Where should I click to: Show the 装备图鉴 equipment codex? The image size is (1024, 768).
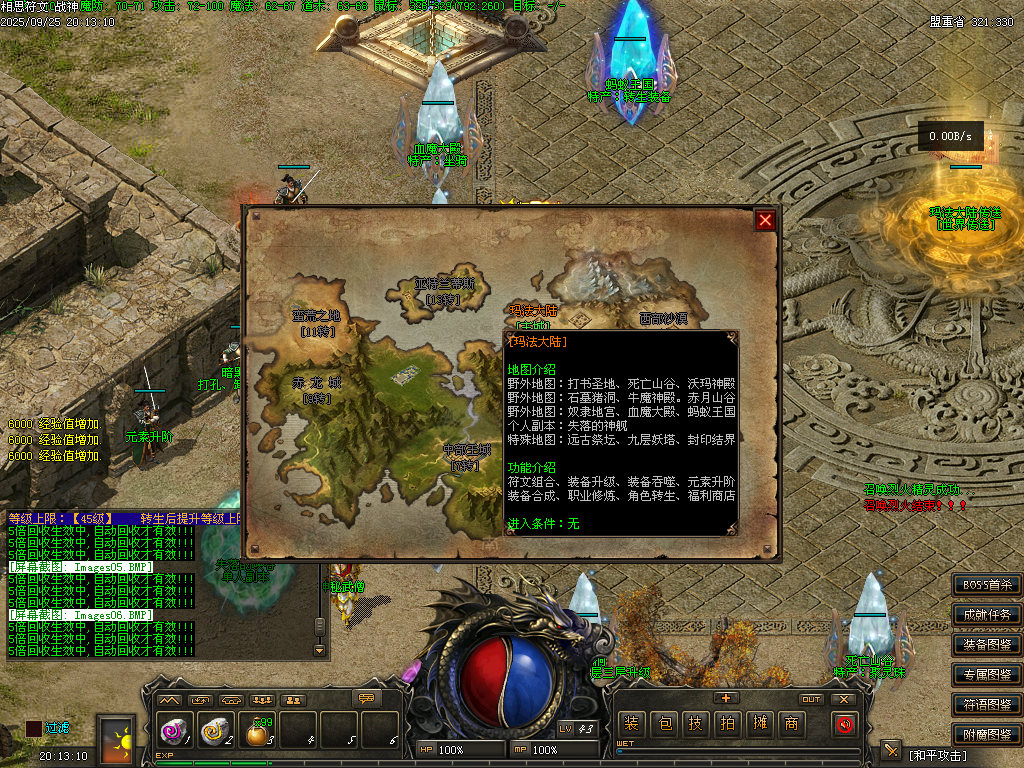click(x=987, y=644)
